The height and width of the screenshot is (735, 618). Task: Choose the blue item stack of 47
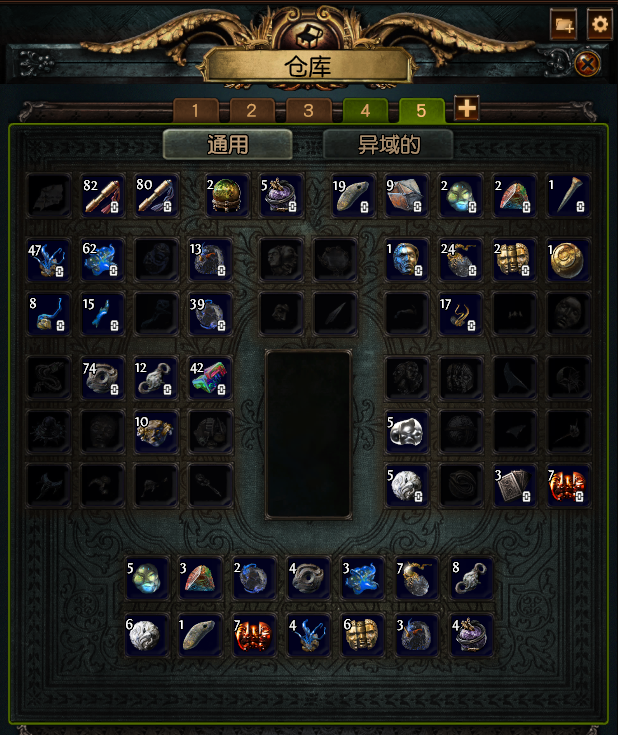(49, 260)
